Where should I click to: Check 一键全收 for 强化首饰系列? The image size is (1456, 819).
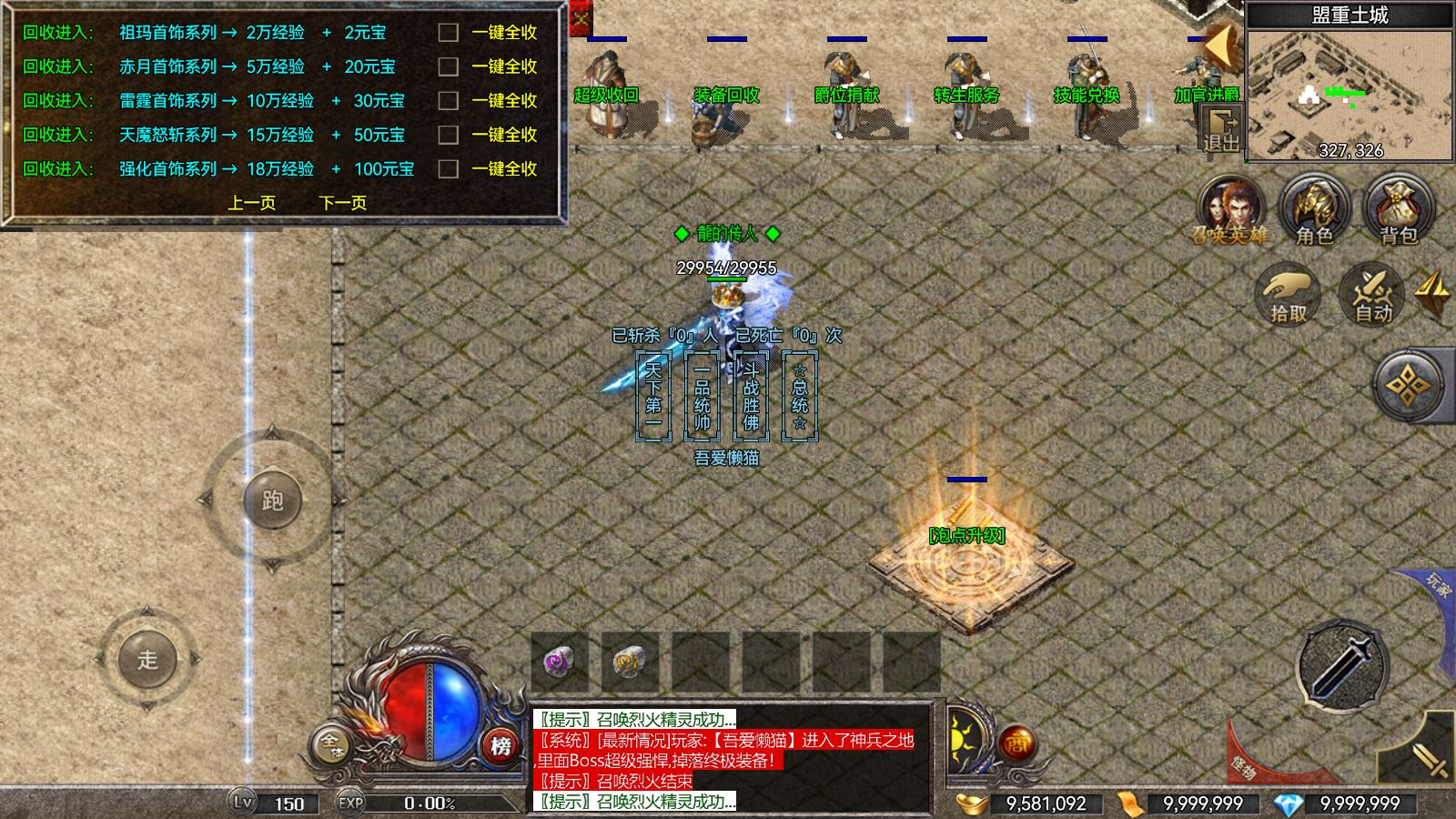click(x=447, y=167)
